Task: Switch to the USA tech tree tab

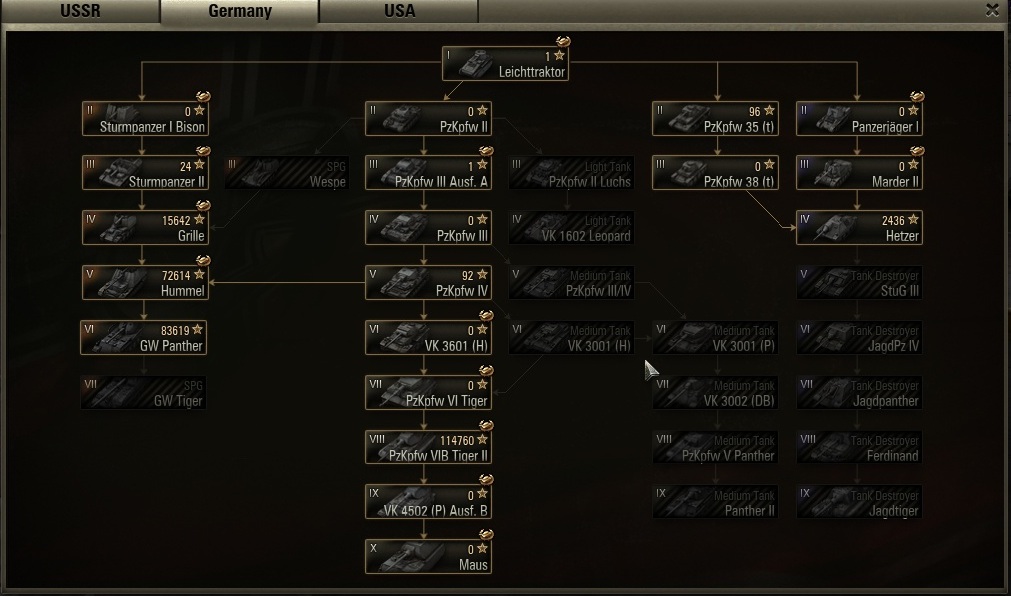Action: tap(399, 11)
